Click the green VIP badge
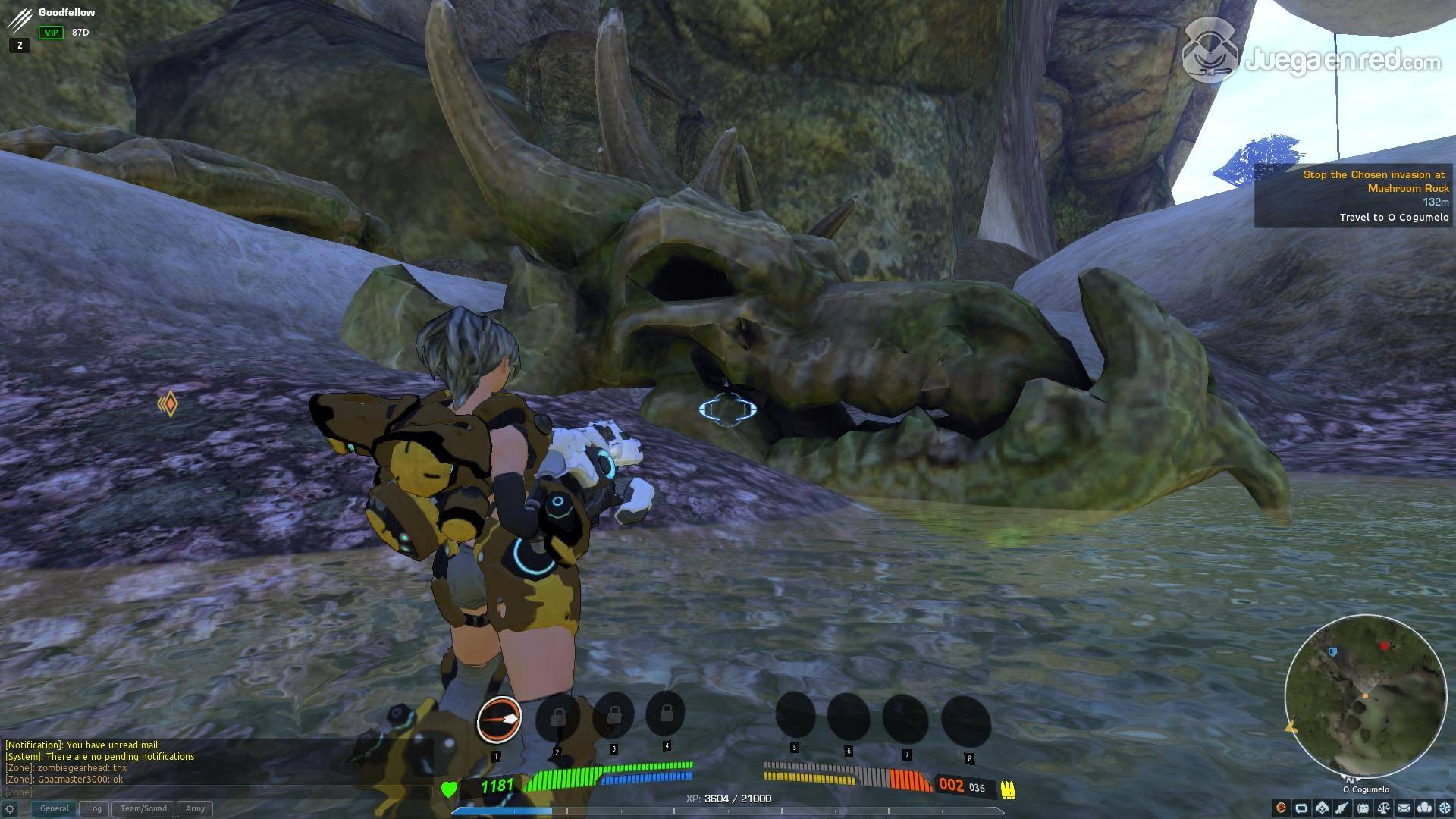 pyautogui.click(x=52, y=33)
